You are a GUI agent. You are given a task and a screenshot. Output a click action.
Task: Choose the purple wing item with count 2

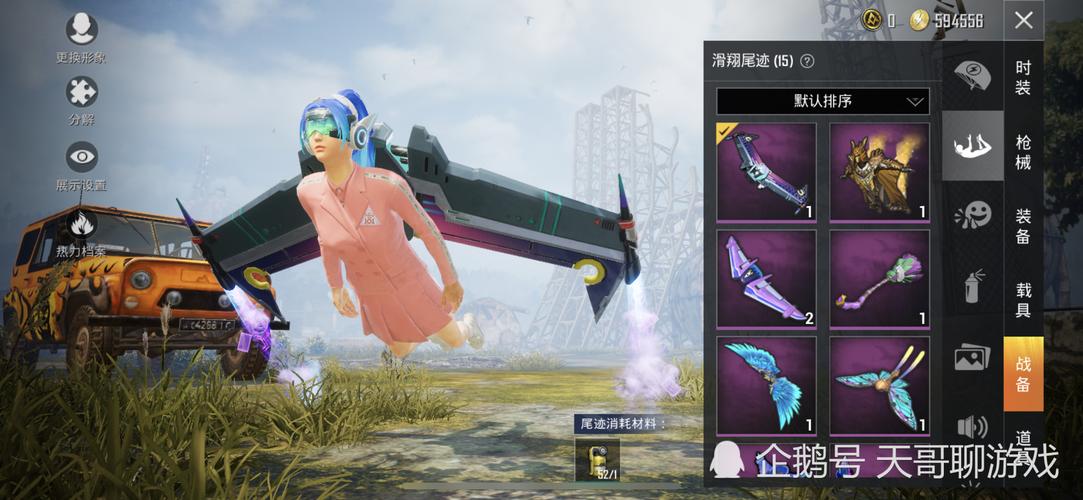click(766, 278)
